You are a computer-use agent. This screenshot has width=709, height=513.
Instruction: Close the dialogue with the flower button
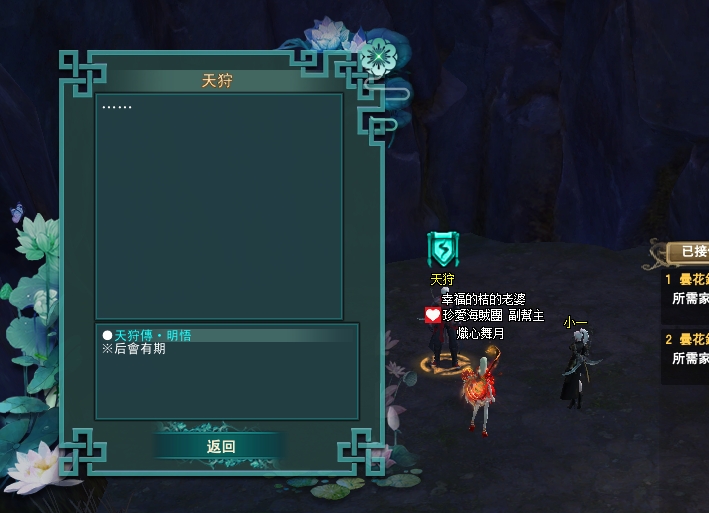[x=378, y=56]
